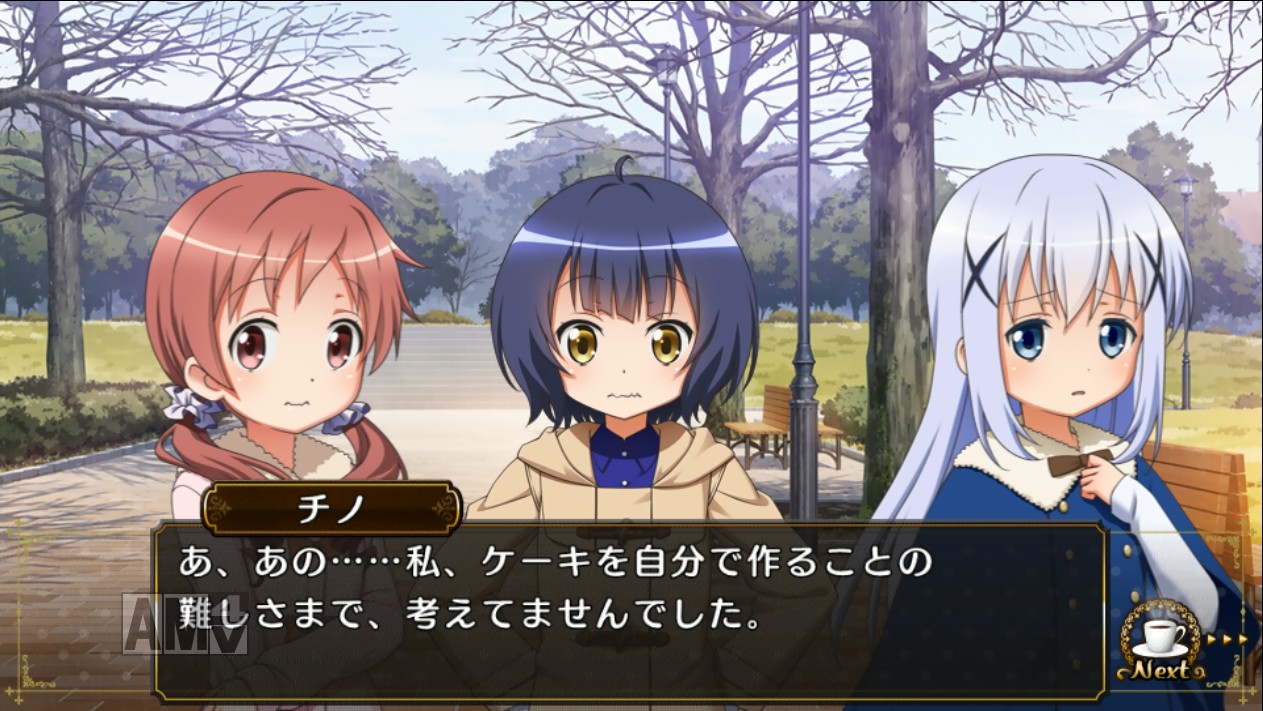
Task: Click the Next coffee cup button
Action: pos(1160,643)
